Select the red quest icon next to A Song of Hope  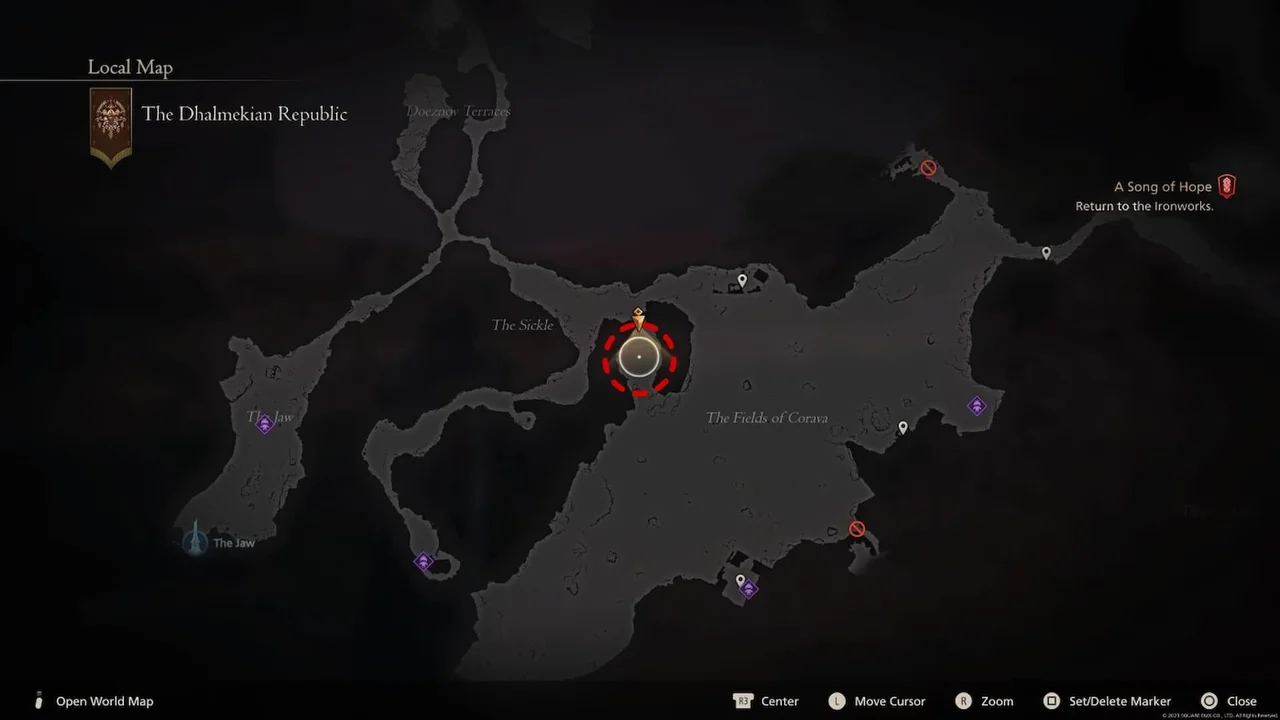(x=1227, y=186)
